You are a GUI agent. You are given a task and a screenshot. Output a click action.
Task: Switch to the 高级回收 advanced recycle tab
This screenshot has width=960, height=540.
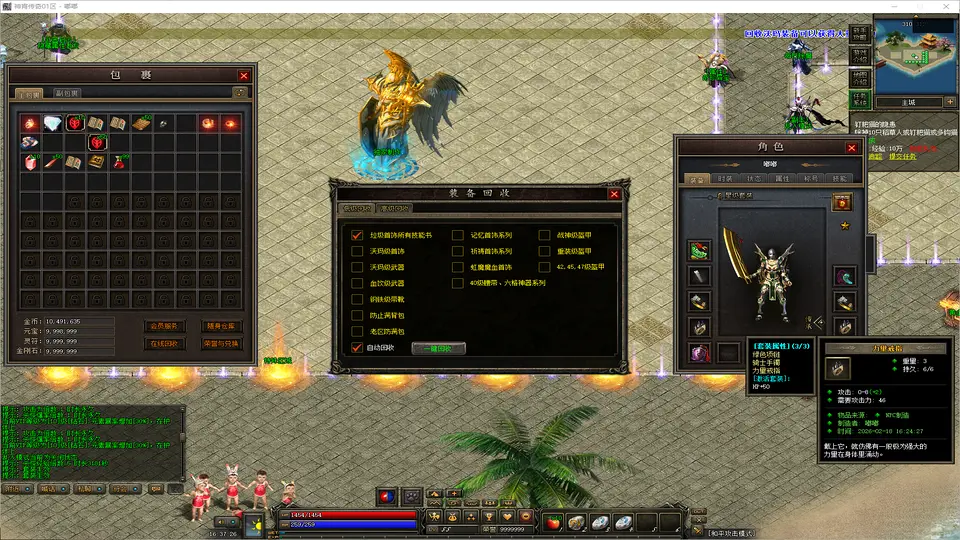(394, 209)
